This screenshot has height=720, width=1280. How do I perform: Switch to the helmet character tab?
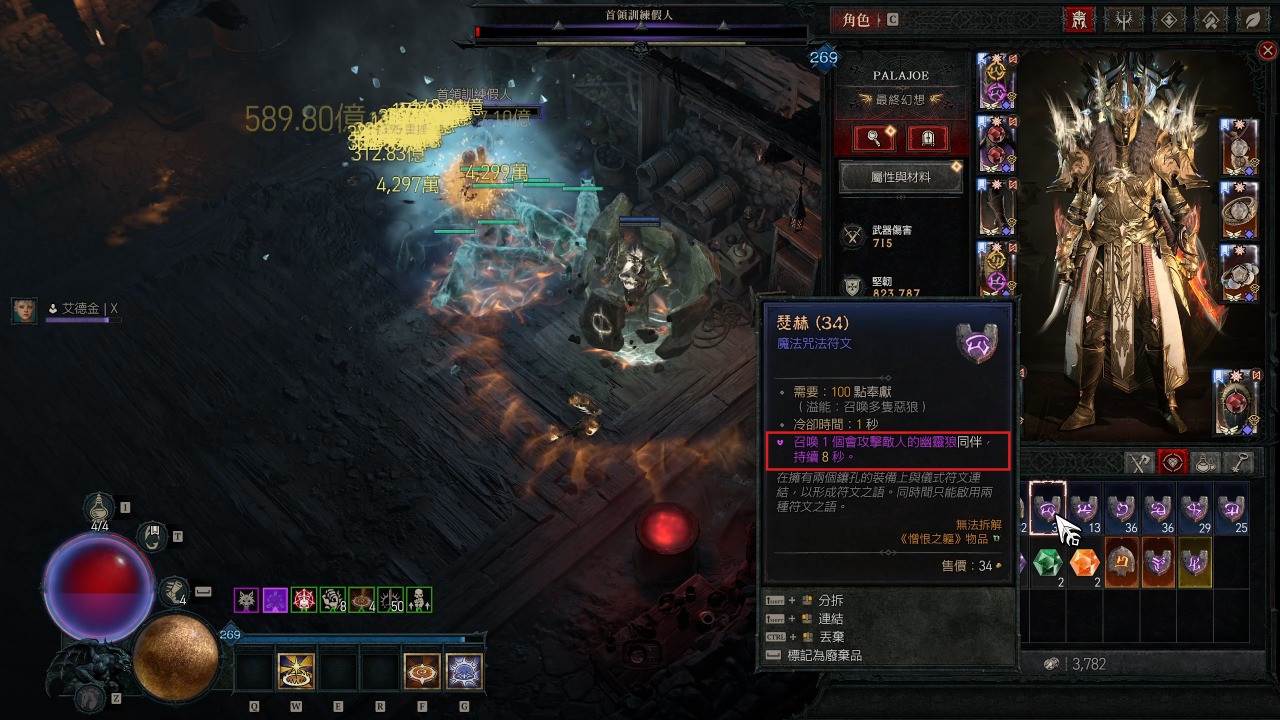[x=1079, y=19]
